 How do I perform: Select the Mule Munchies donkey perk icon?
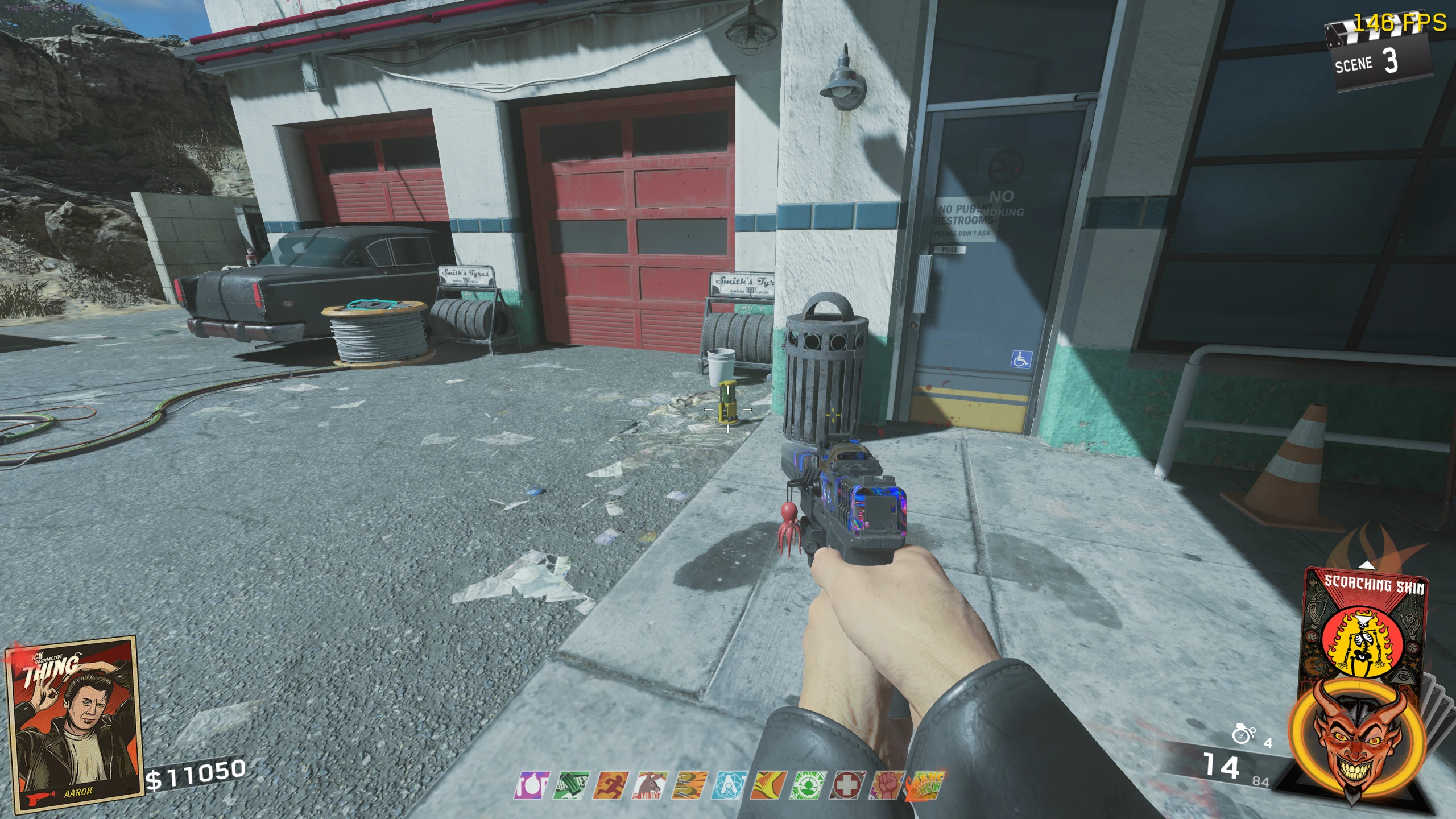650,785
